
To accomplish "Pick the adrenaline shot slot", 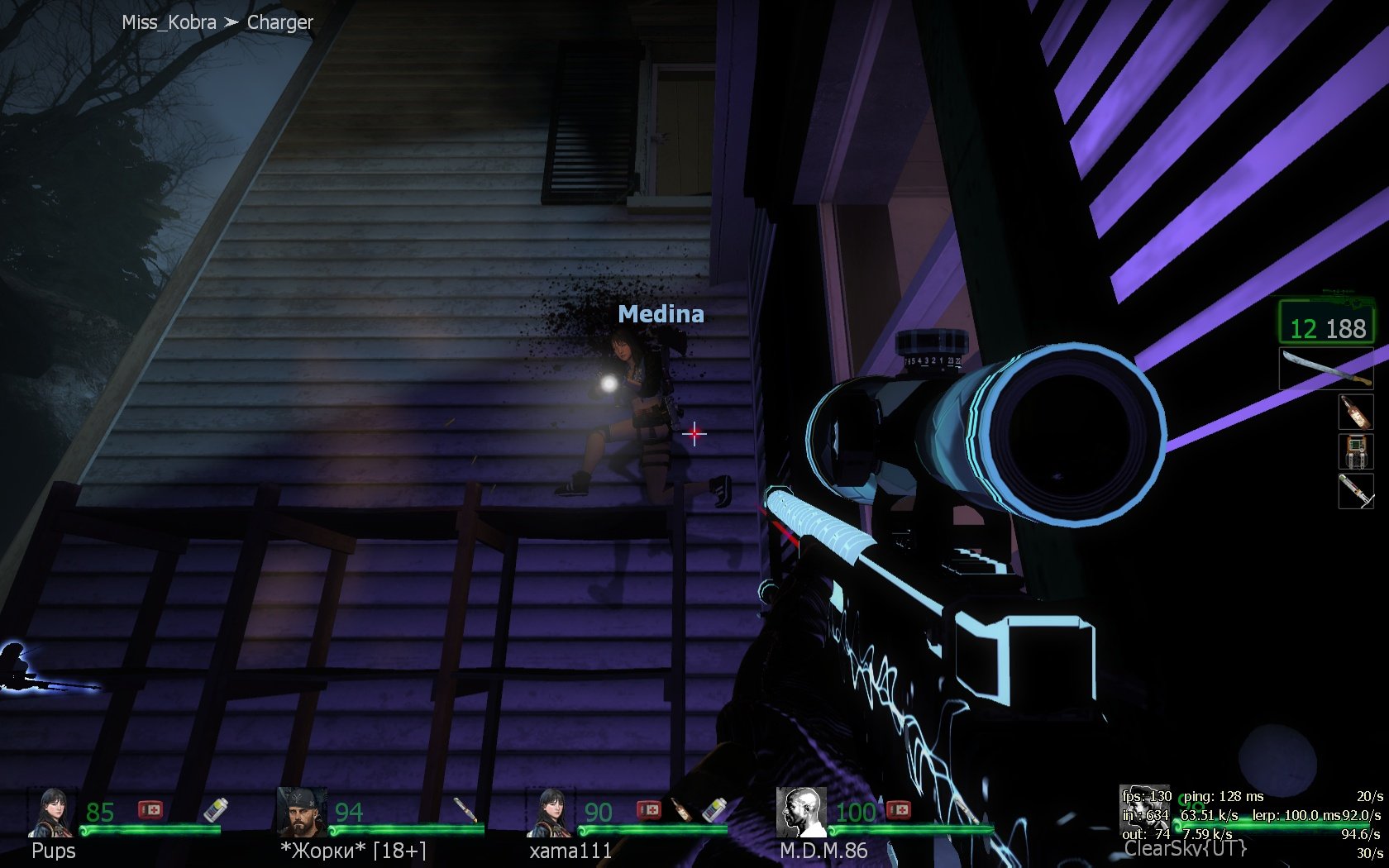I will (1355, 491).
